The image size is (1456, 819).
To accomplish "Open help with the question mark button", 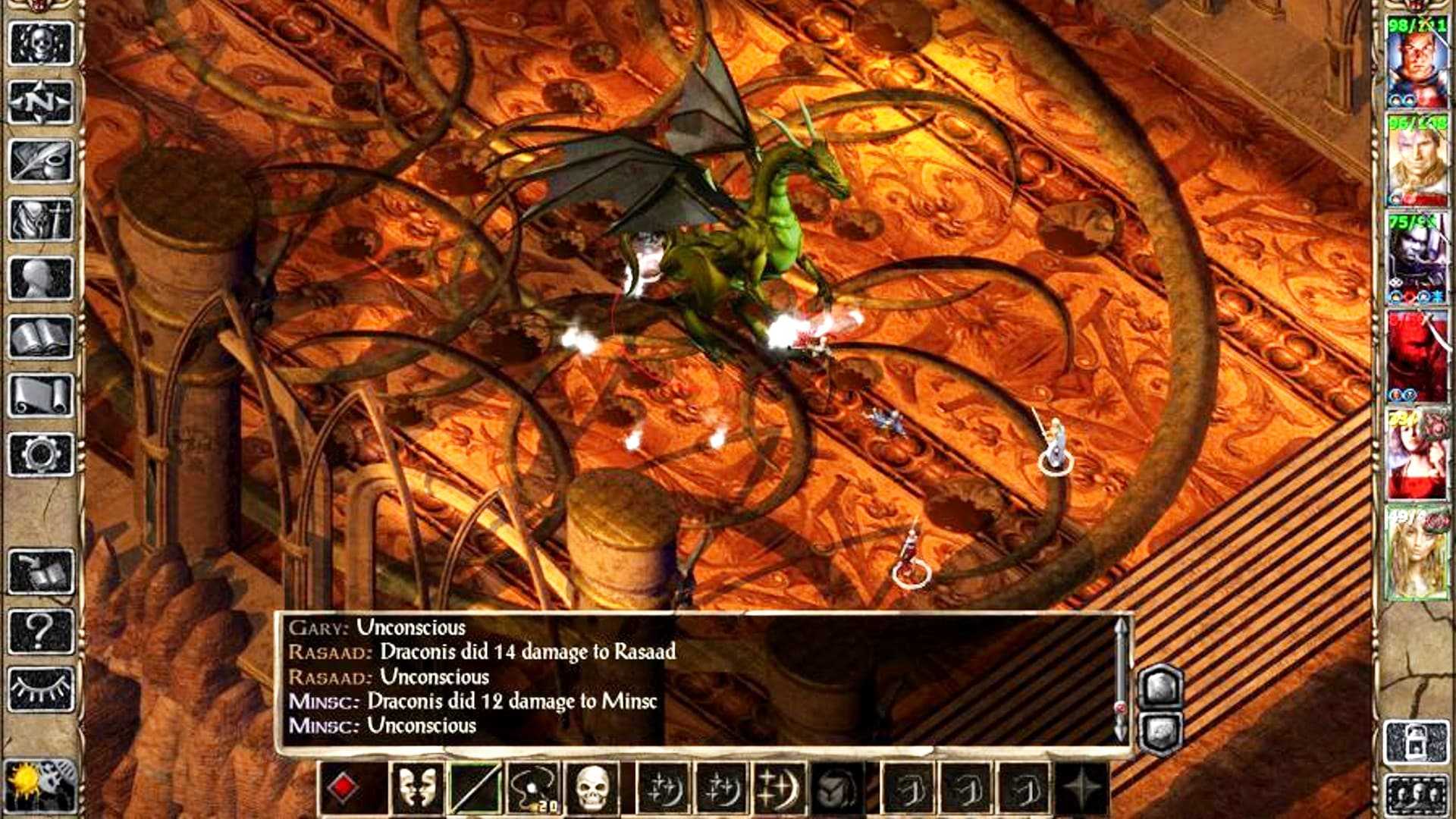I will pyautogui.click(x=41, y=630).
